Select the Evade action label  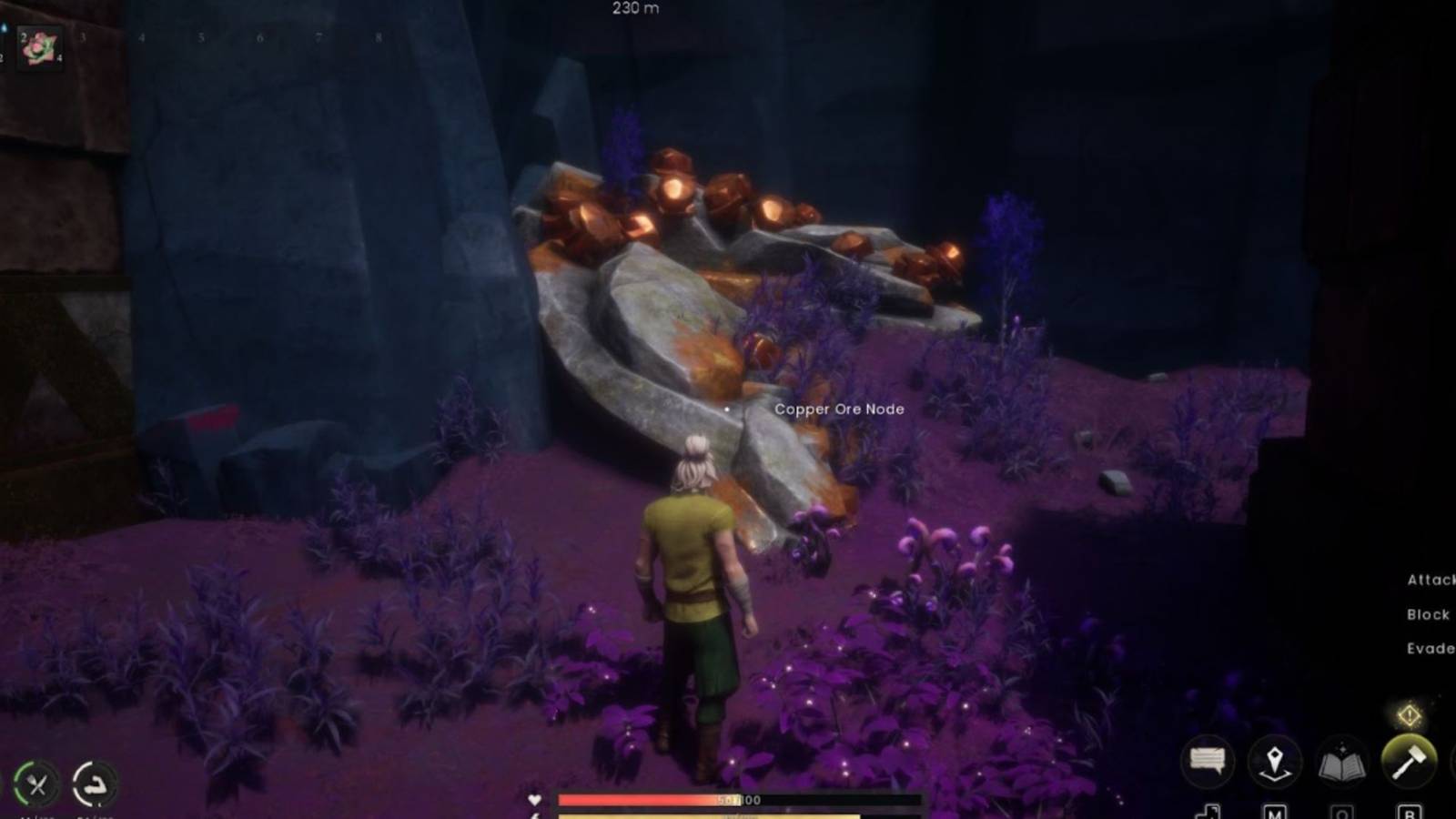(1431, 648)
